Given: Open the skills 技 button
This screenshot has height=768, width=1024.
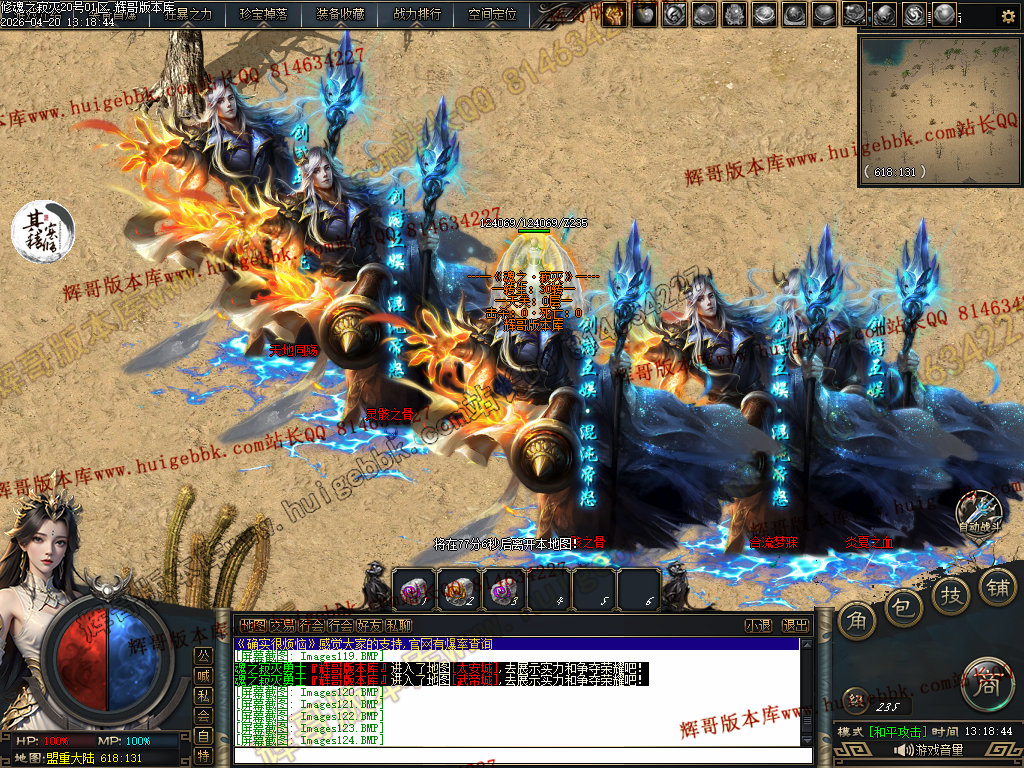Looking at the screenshot, I should click(951, 594).
